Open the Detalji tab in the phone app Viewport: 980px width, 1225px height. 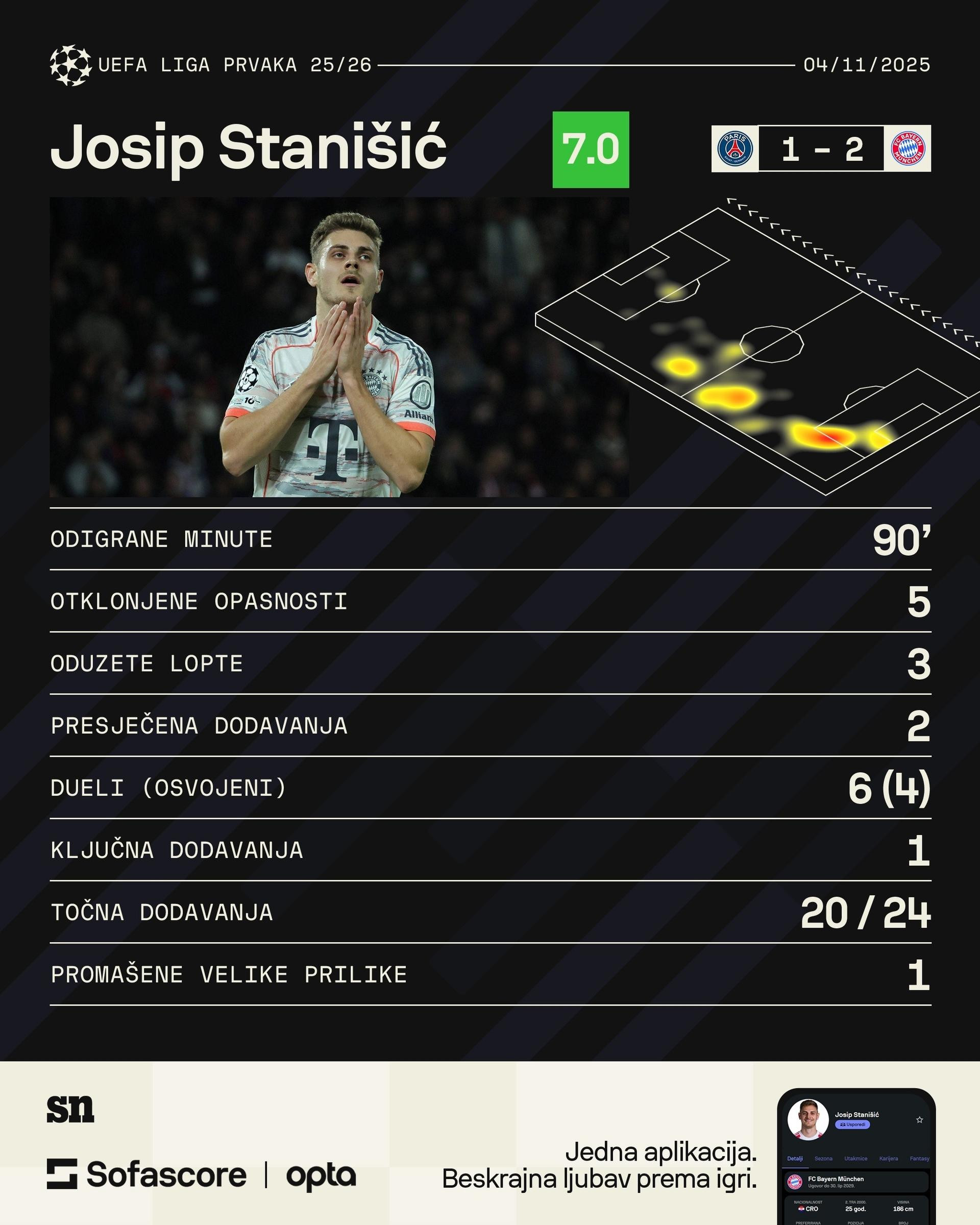point(794,1159)
